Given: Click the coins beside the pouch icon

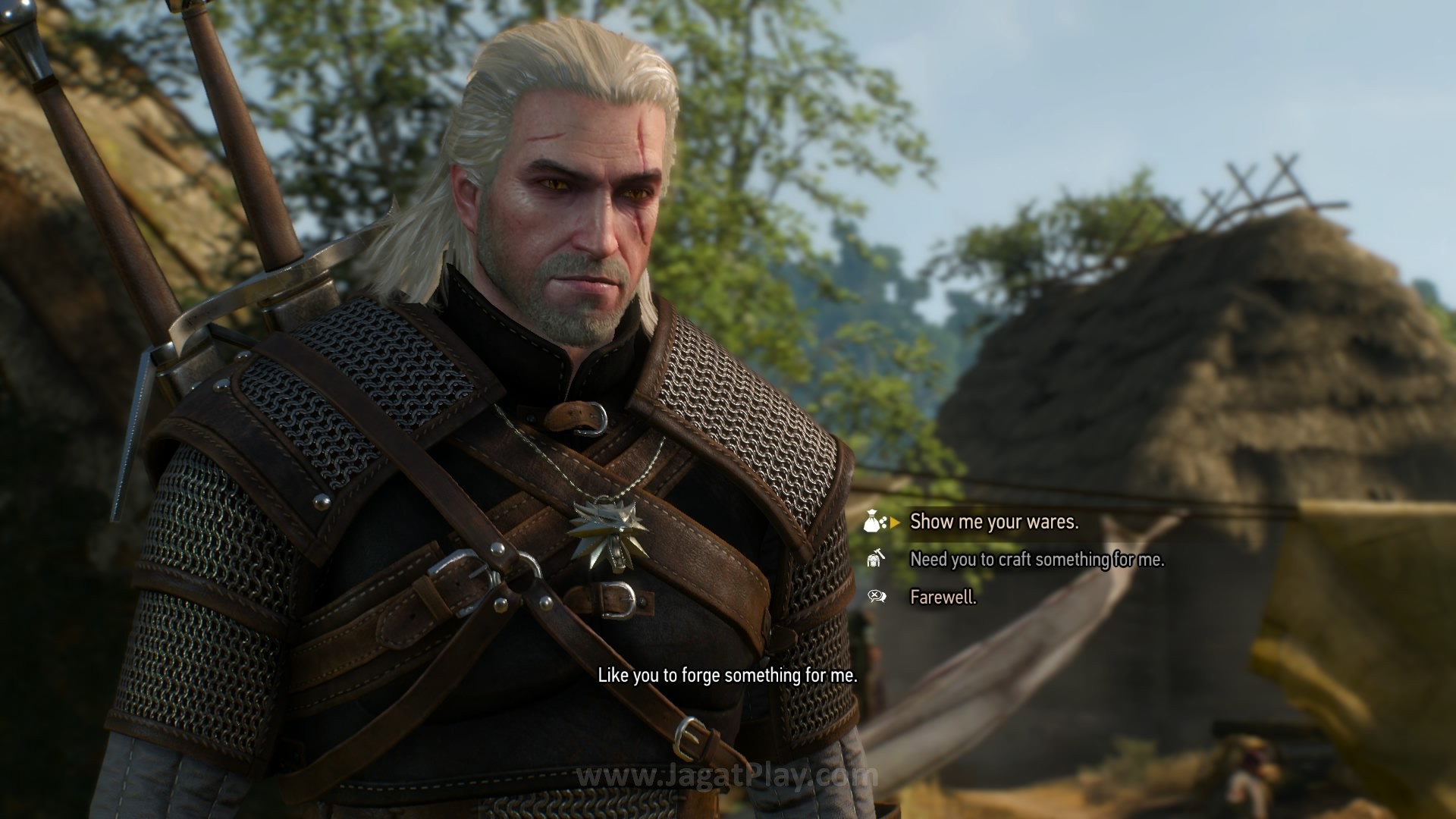Looking at the screenshot, I should [883, 523].
